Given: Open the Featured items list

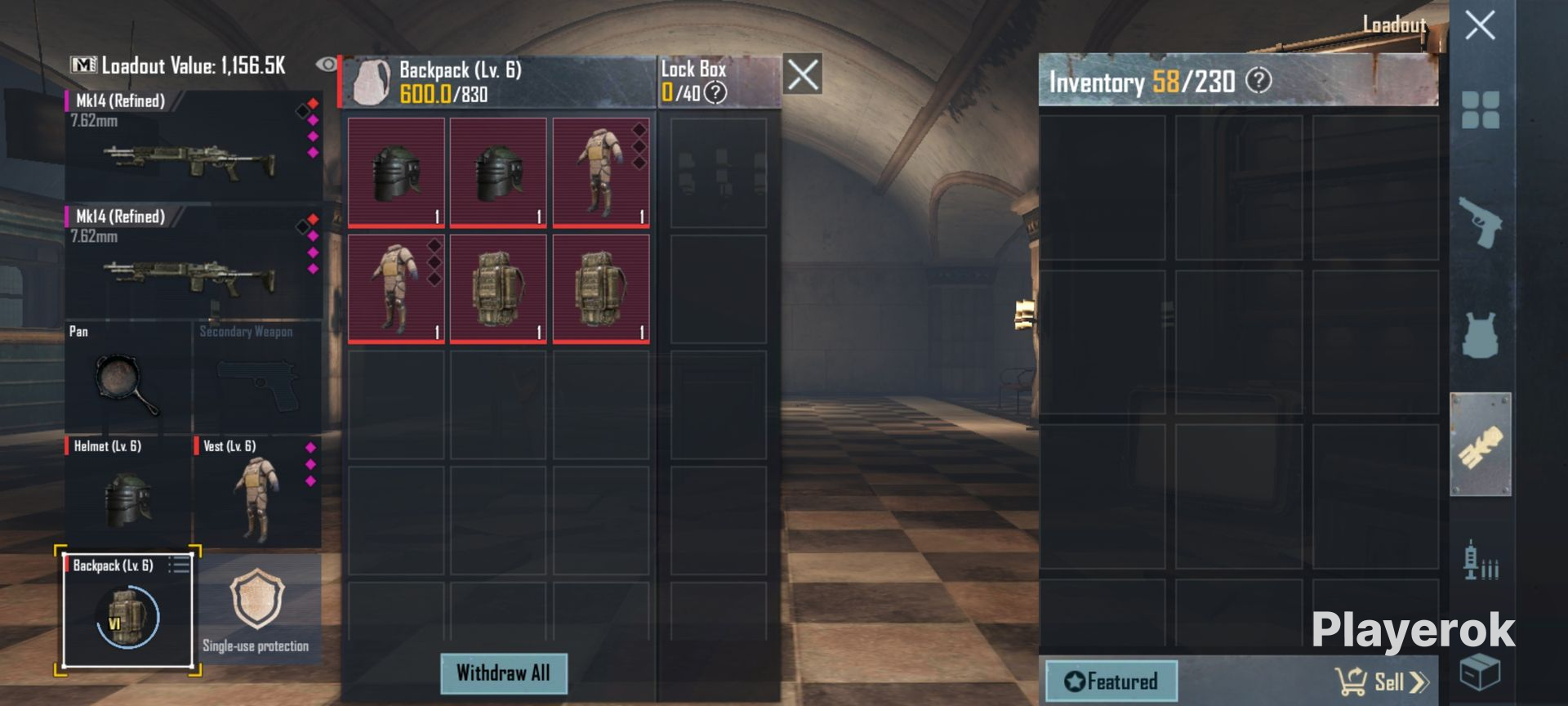Looking at the screenshot, I should (1111, 681).
